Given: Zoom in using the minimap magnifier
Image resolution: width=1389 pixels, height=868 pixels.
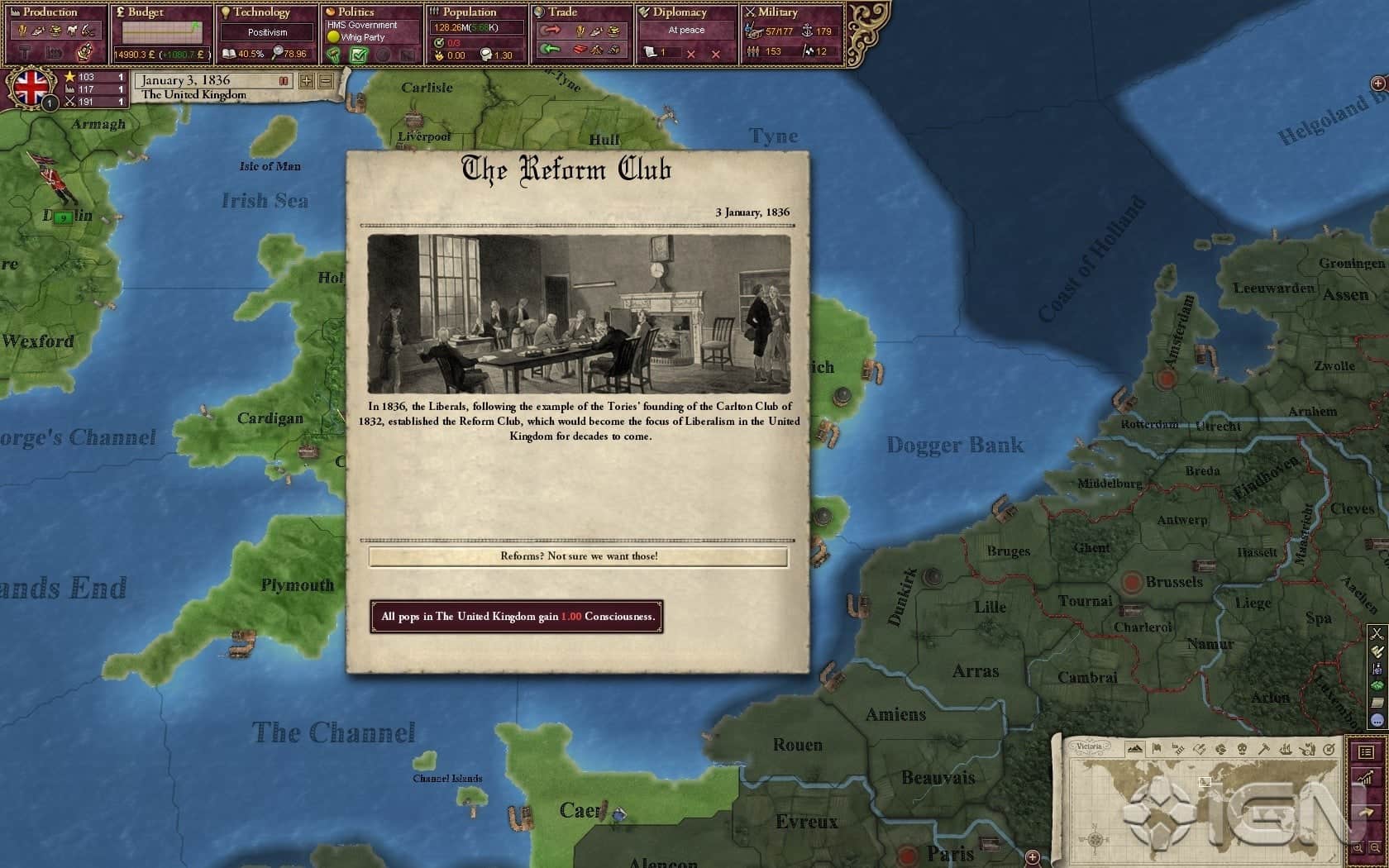Looking at the screenshot, I should pos(1358,847).
